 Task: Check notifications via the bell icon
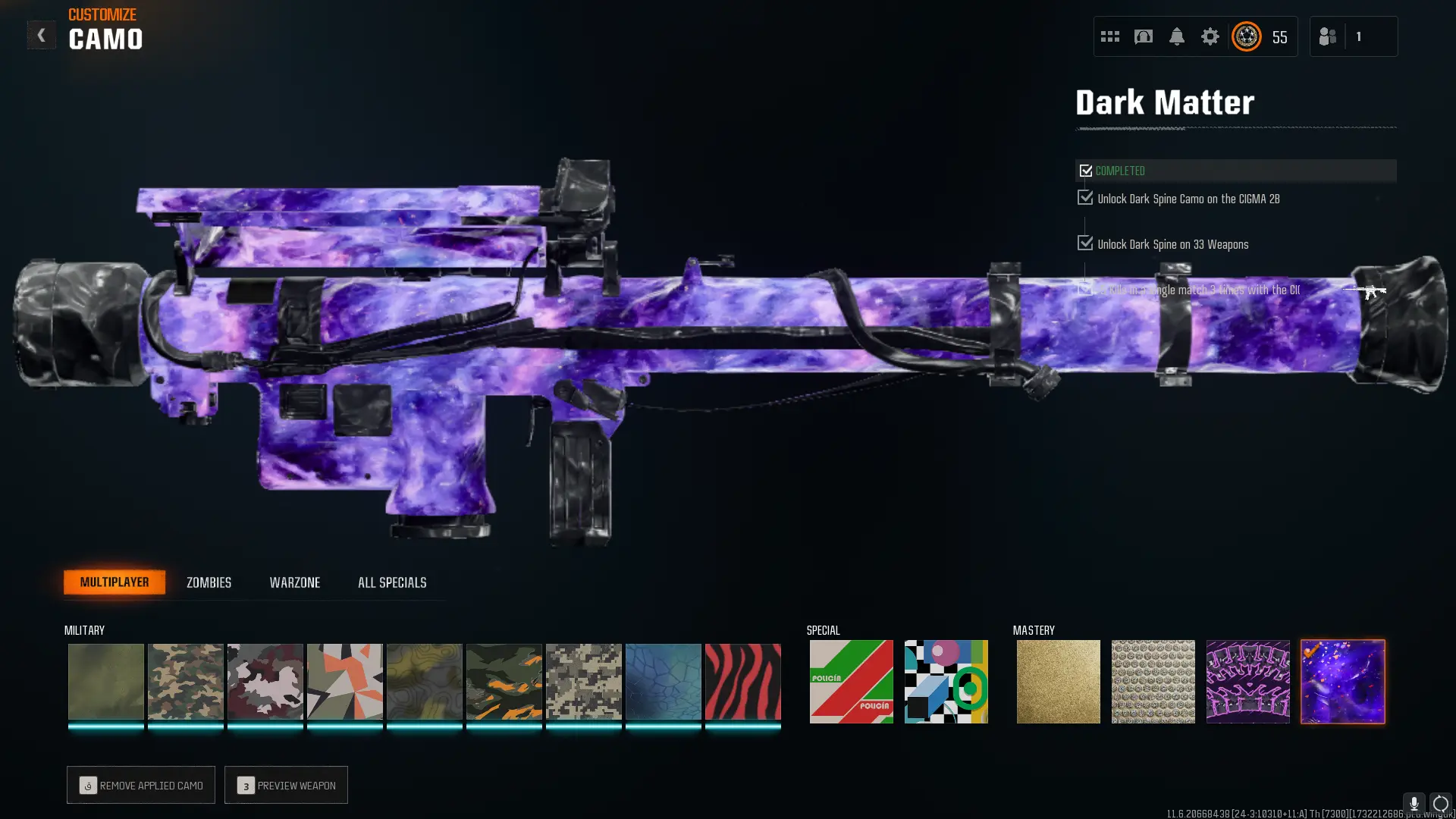(x=1177, y=36)
